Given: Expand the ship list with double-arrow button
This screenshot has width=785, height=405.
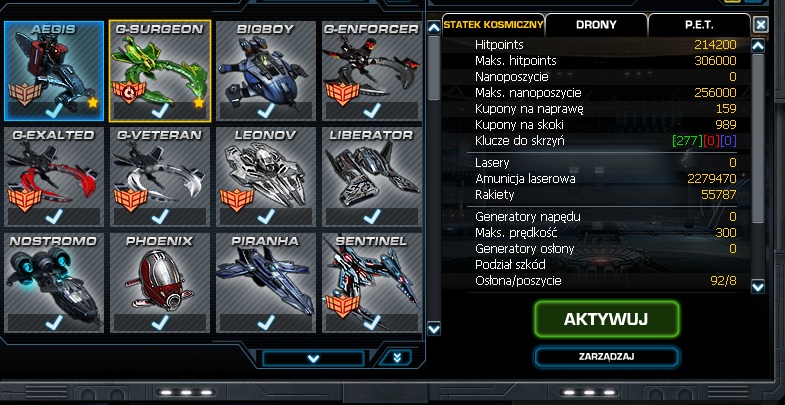Looking at the screenshot, I should point(397,357).
